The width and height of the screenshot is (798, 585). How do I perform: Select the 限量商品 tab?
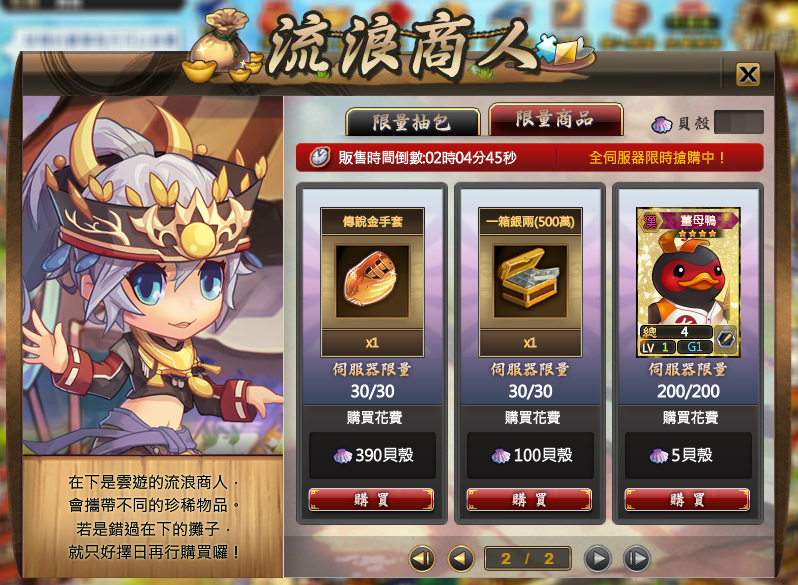[554, 120]
